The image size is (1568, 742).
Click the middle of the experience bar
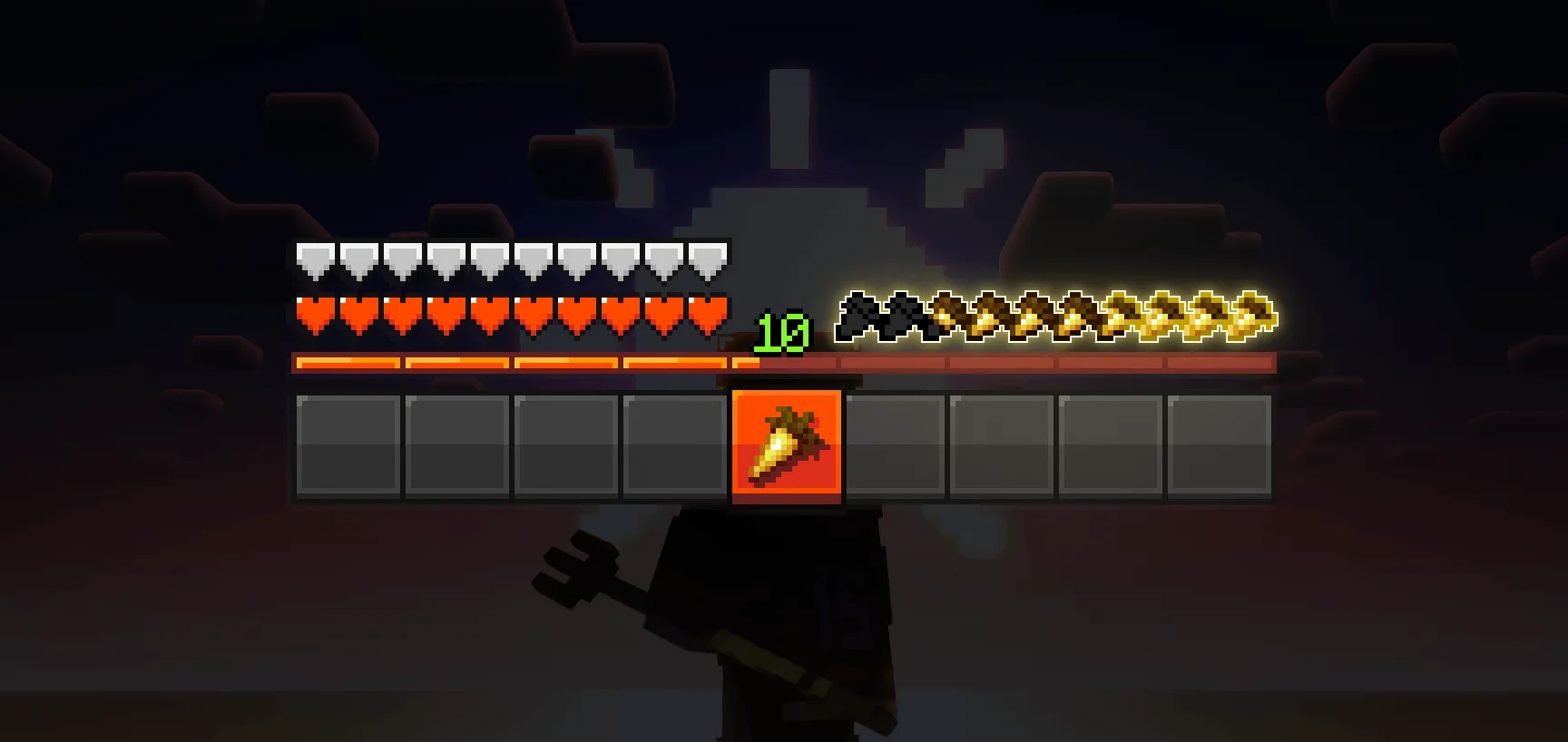click(785, 362)
